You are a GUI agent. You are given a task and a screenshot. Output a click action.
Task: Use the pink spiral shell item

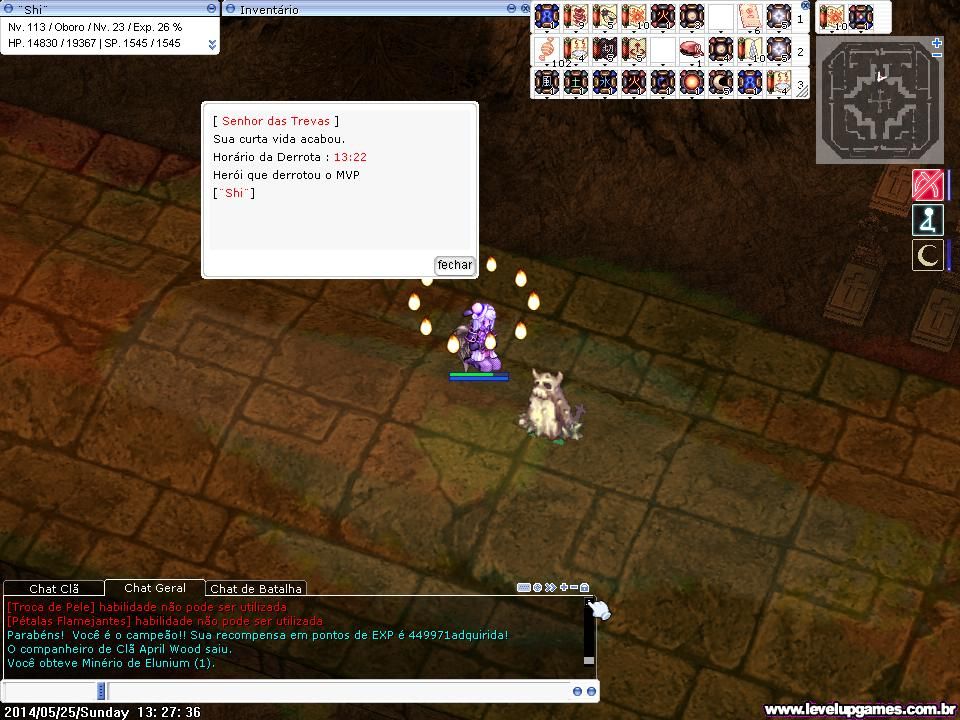tap(547, 49)
